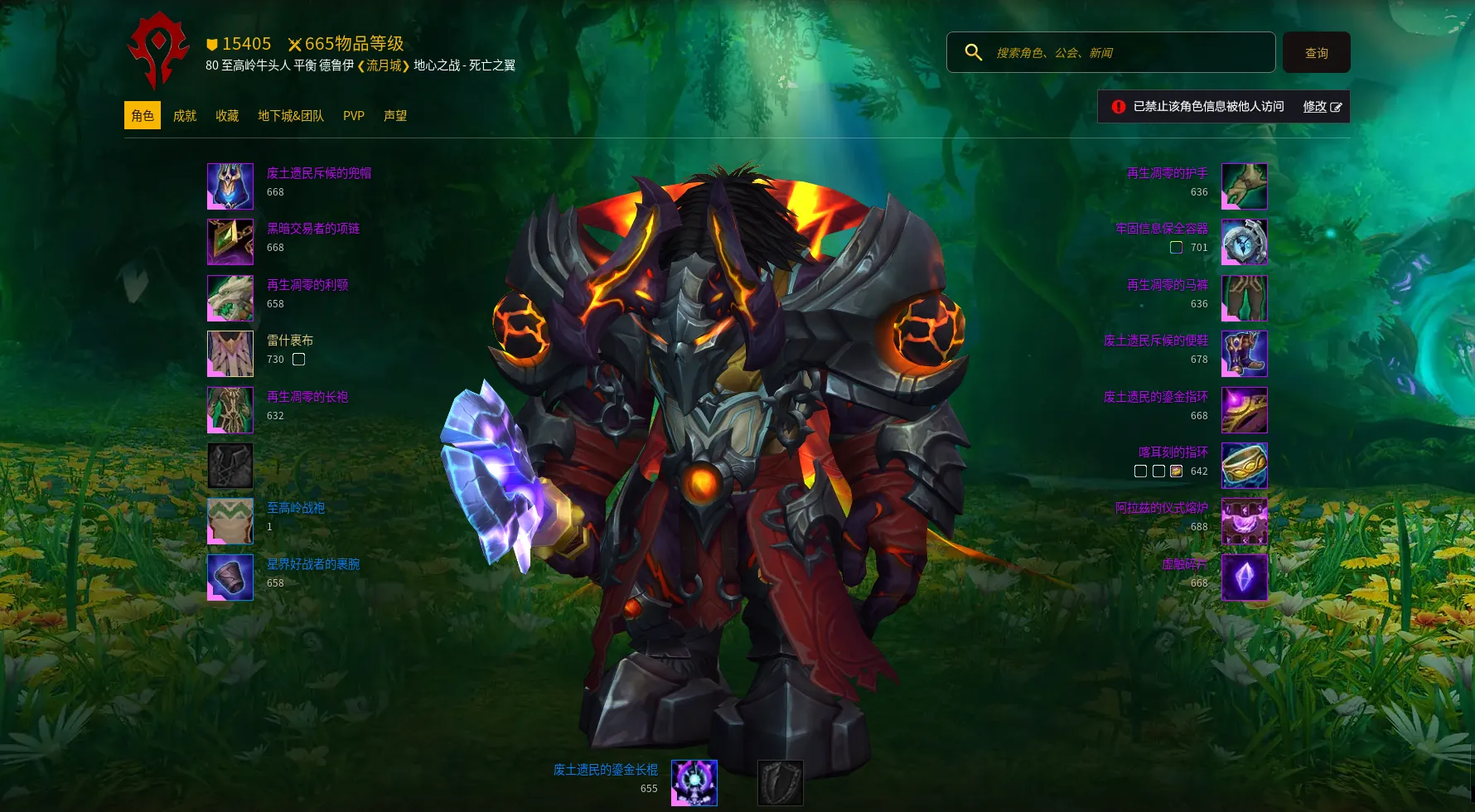Inspect the 牢固信息保全容器 belt icon

1244,242
